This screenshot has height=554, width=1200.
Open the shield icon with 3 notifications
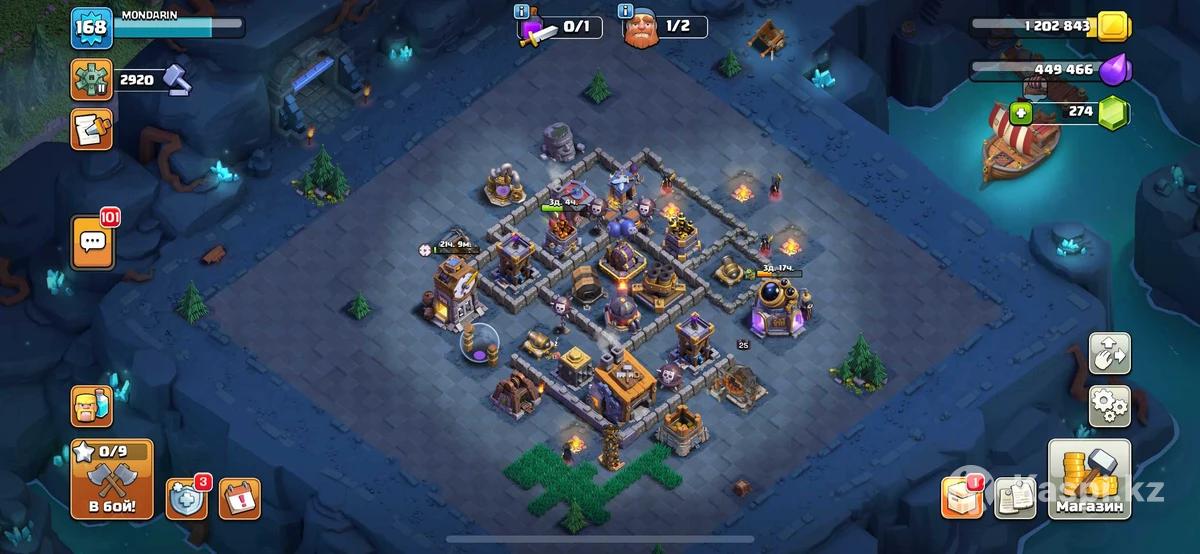(186, 498)
